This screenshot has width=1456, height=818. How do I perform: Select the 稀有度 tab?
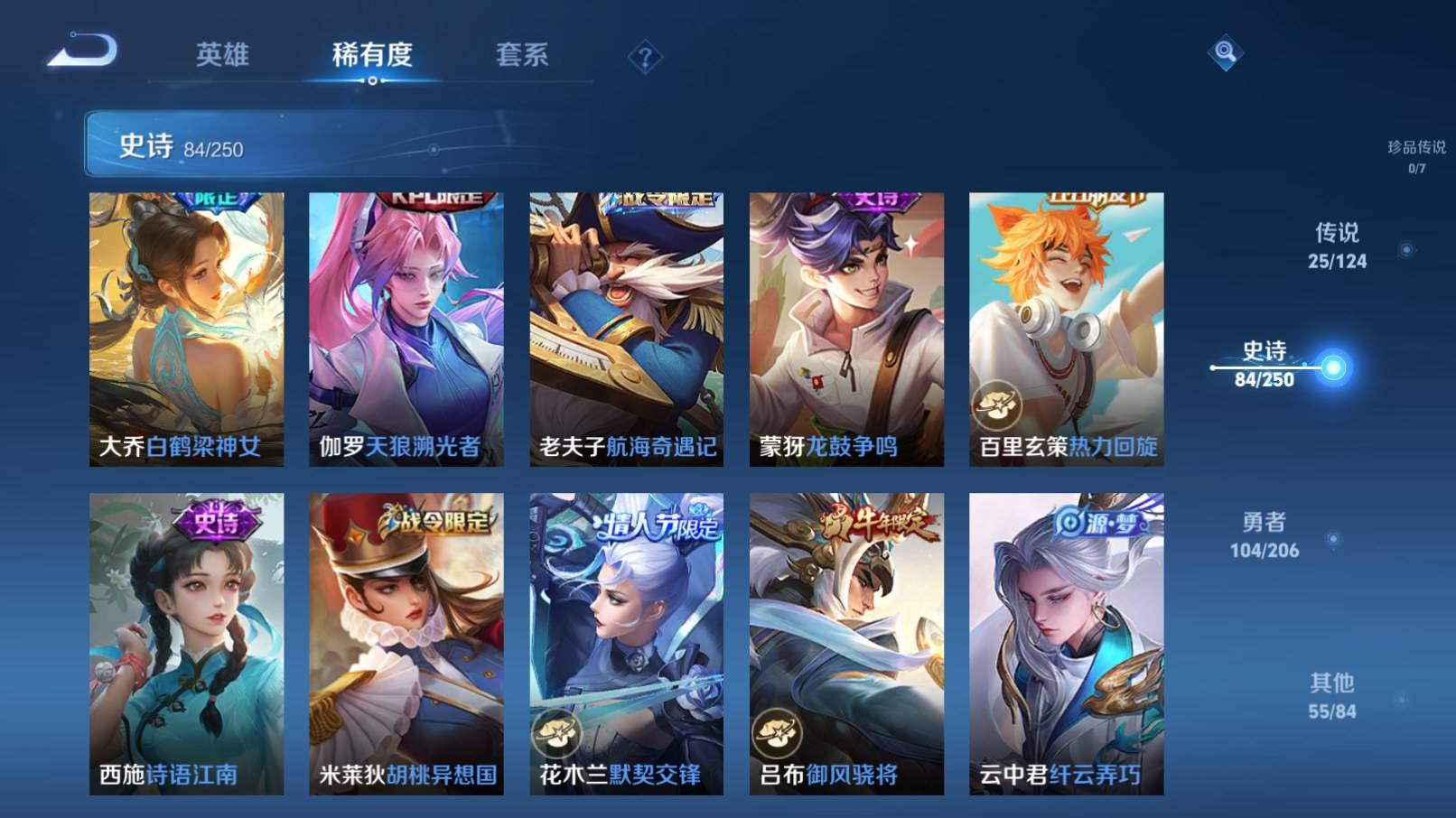click(372, 55)
